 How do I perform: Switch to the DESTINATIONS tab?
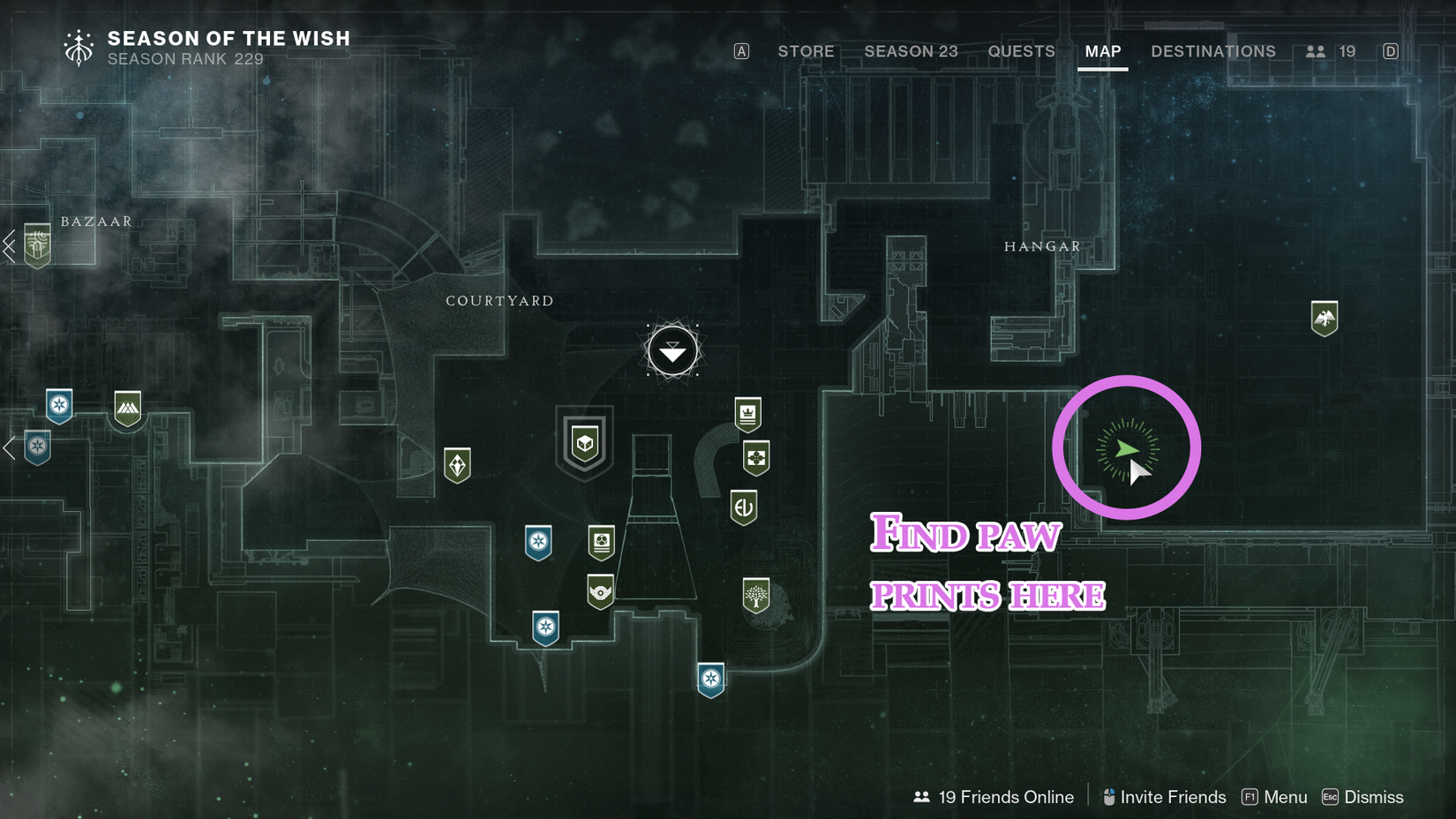pos(1213,51)
